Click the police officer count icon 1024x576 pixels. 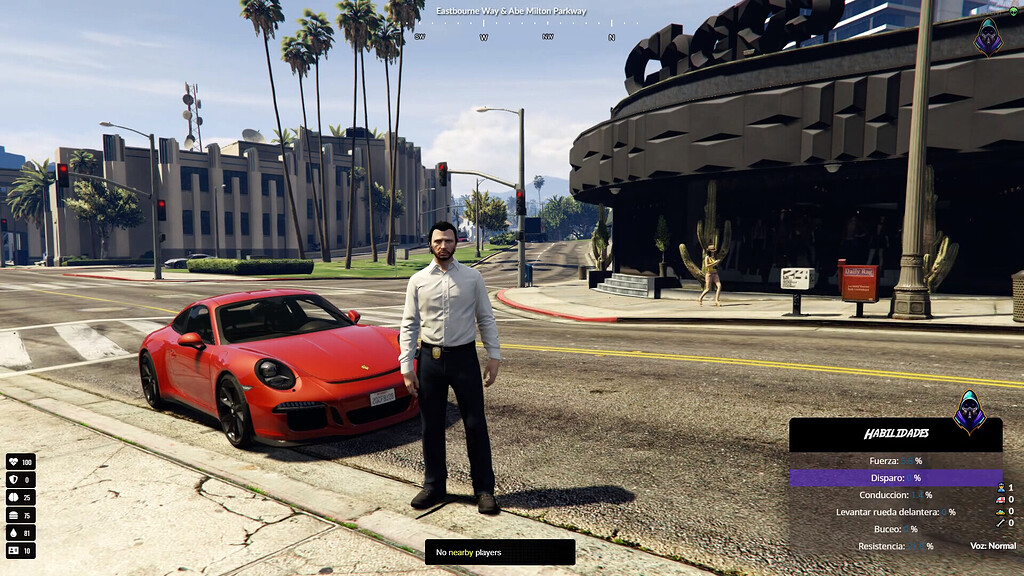1000,487
